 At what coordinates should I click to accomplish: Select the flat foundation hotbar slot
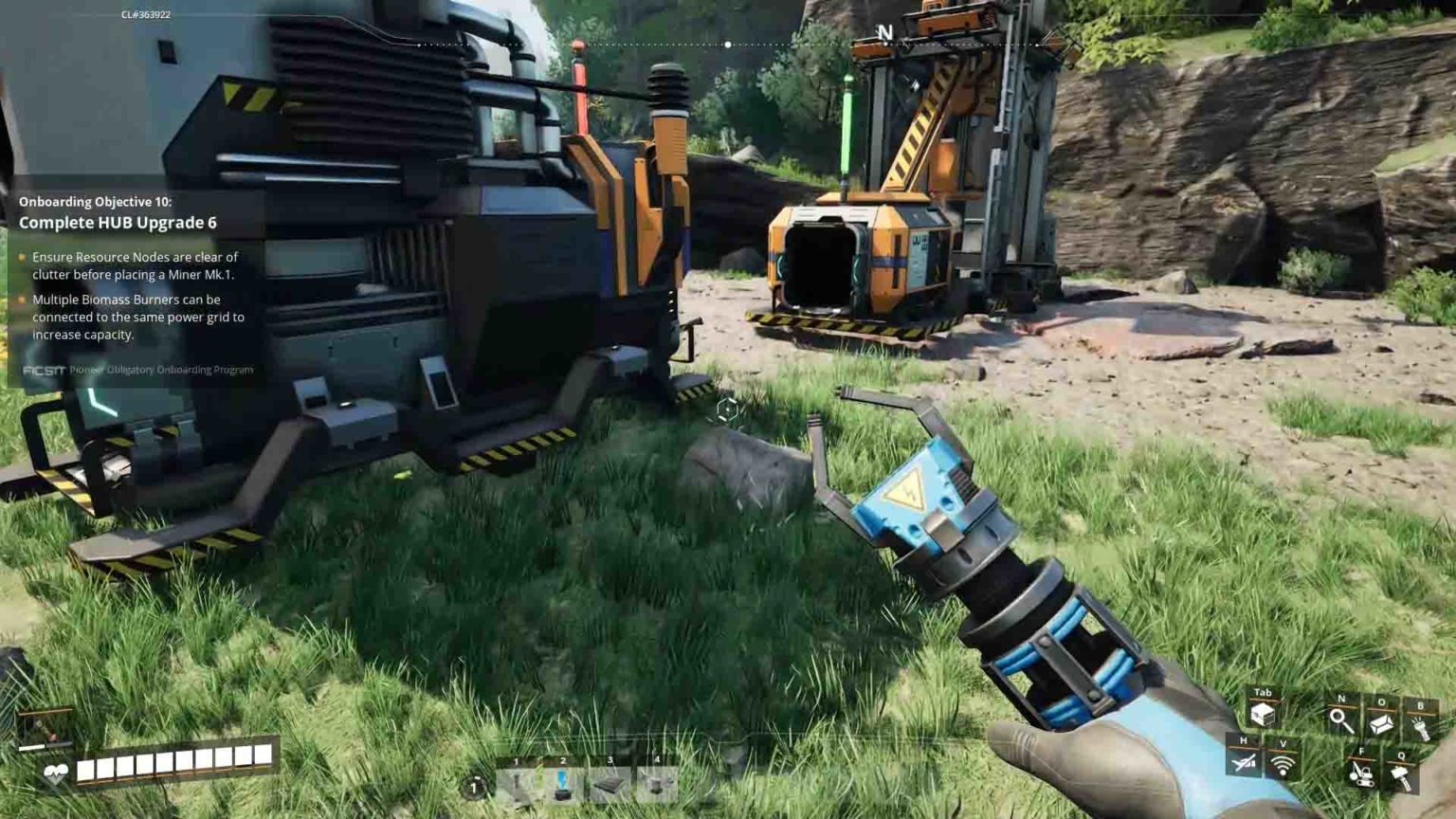pos(610,785)
